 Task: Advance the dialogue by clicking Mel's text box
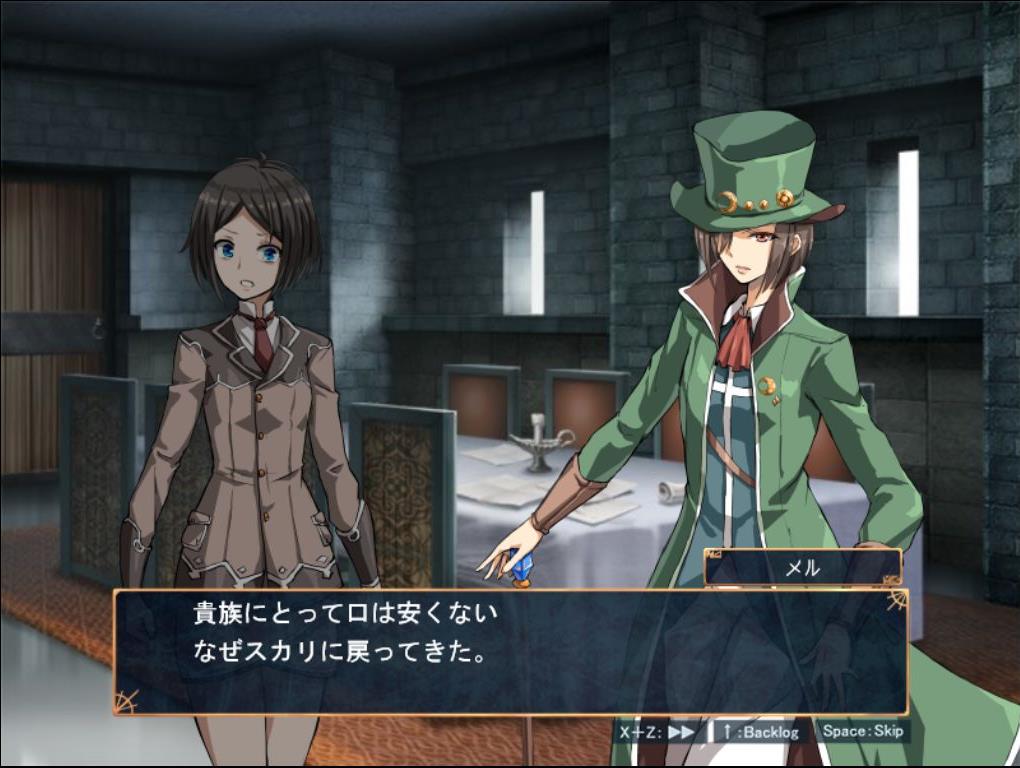click(510, 652)
